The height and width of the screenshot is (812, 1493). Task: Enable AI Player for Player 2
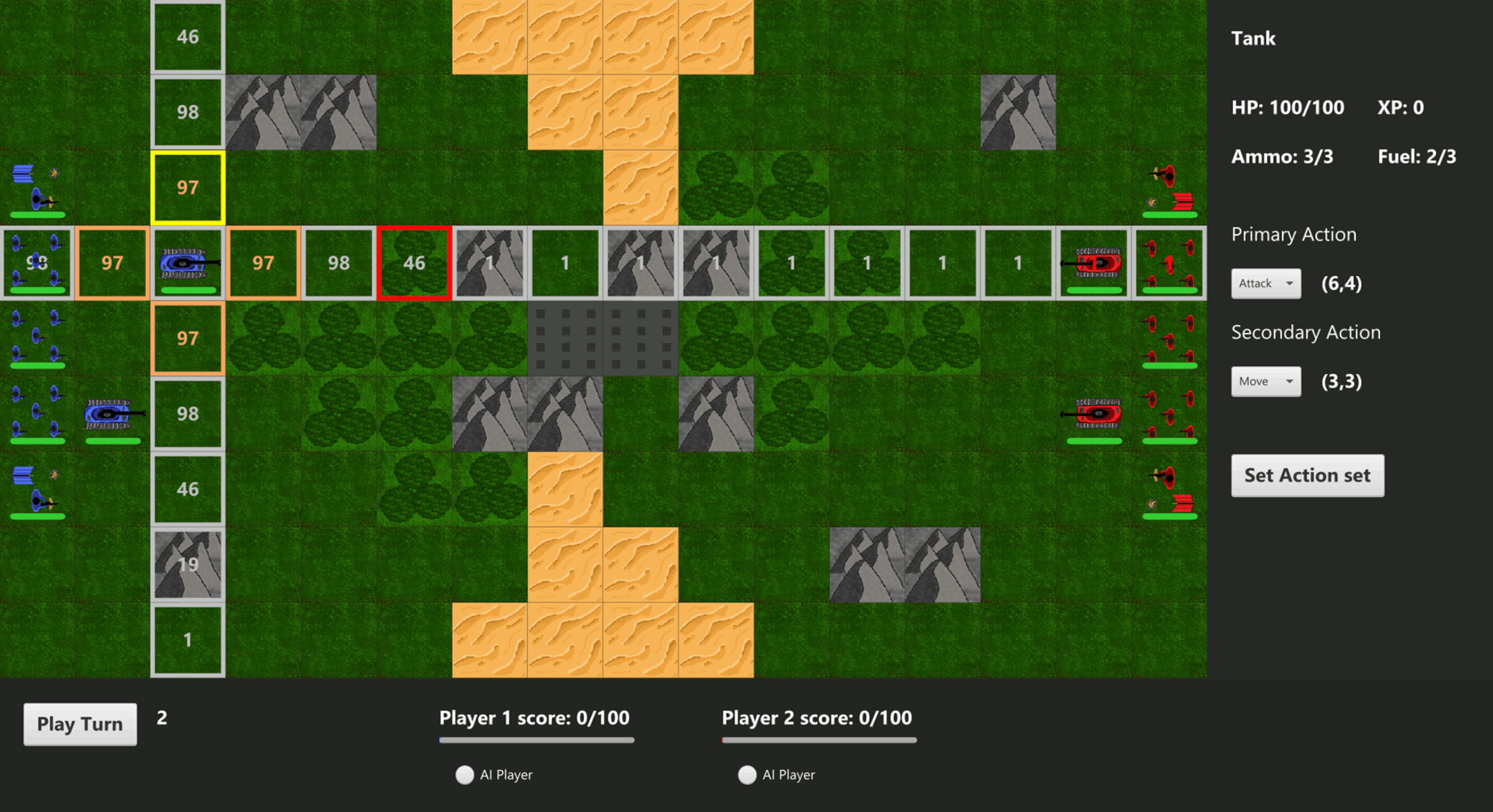pos(747,774)
